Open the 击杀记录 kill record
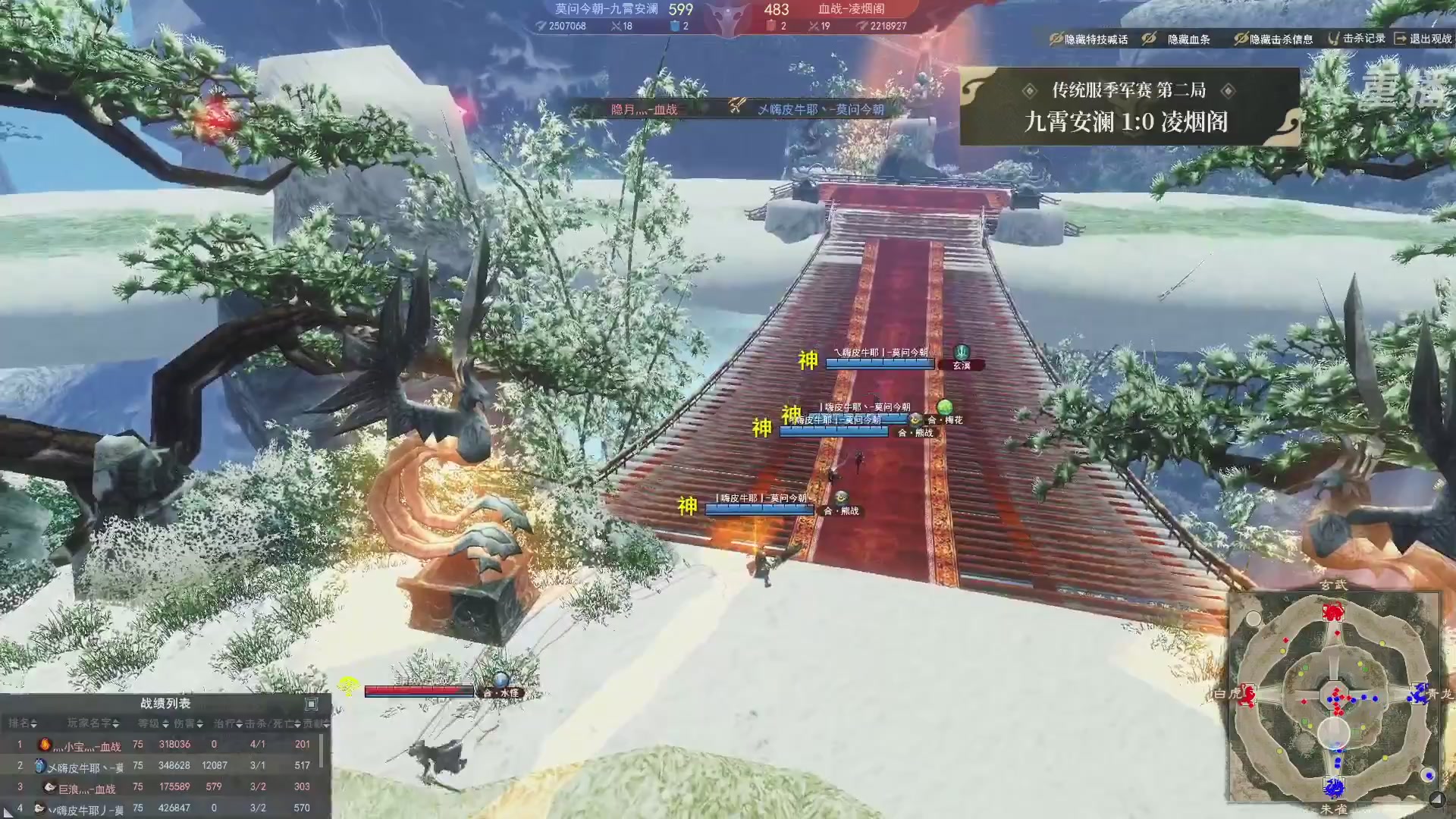This screenshot has width=1456, height=819. click(x=1356, y=38)
